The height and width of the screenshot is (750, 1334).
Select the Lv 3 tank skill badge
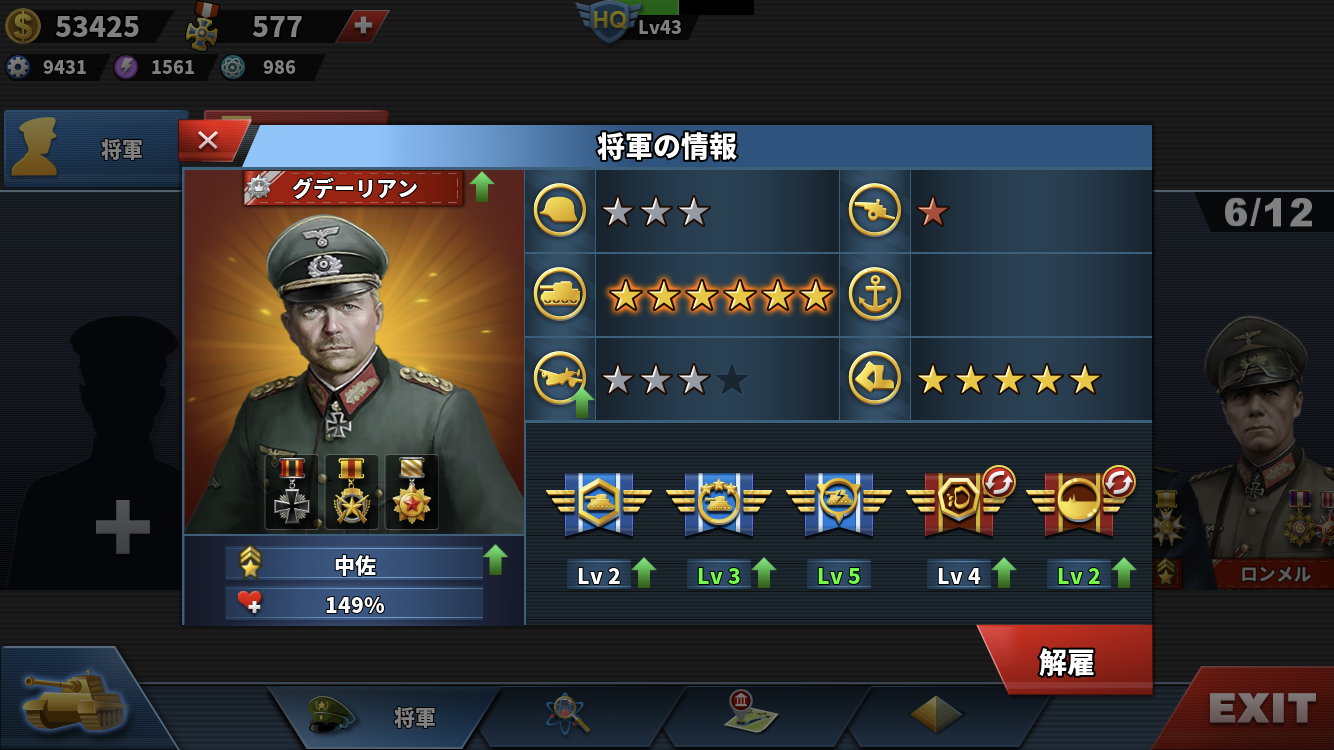[x=718, y=503]
